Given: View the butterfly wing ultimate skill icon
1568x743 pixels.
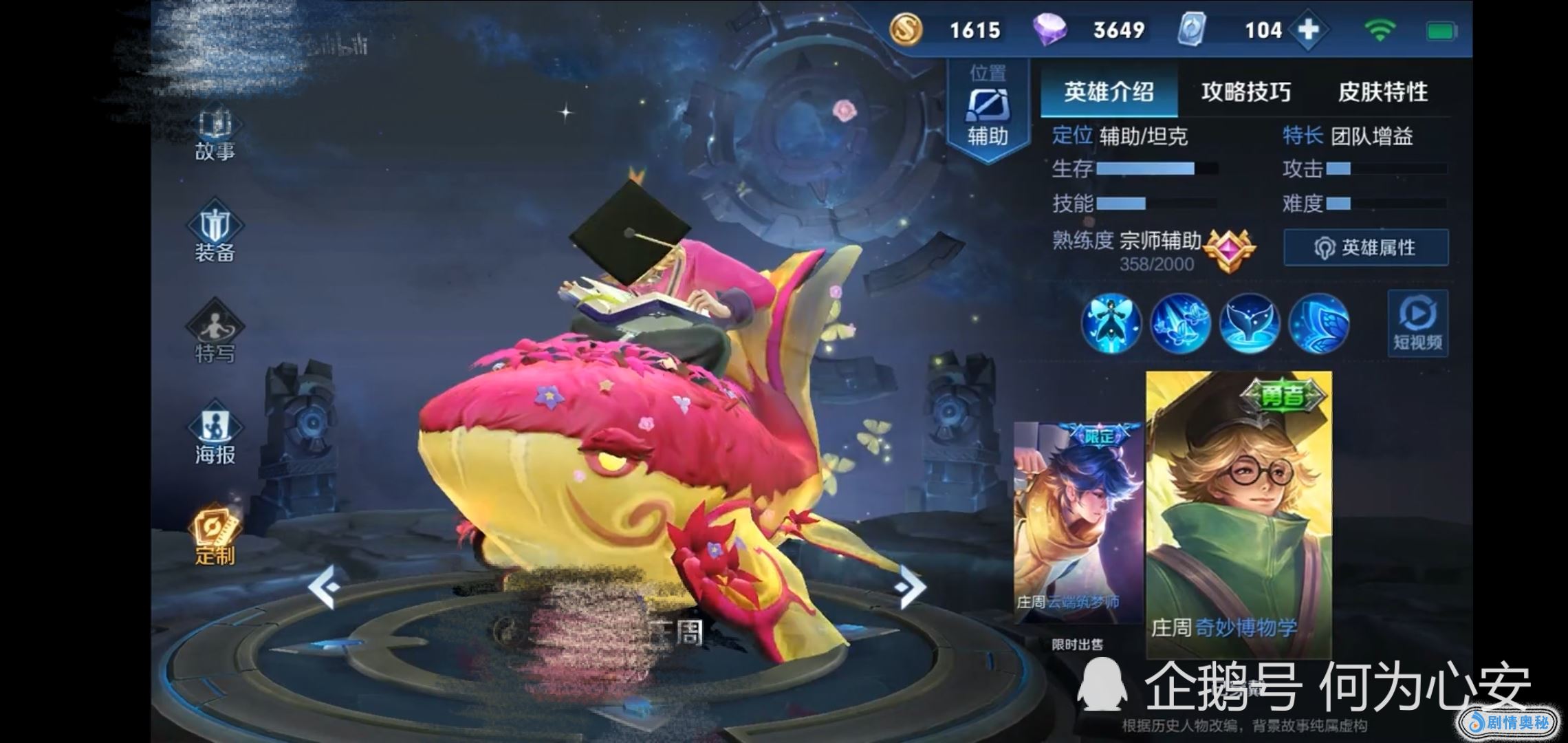Looking at the screenshot, I should (1318, 323).
